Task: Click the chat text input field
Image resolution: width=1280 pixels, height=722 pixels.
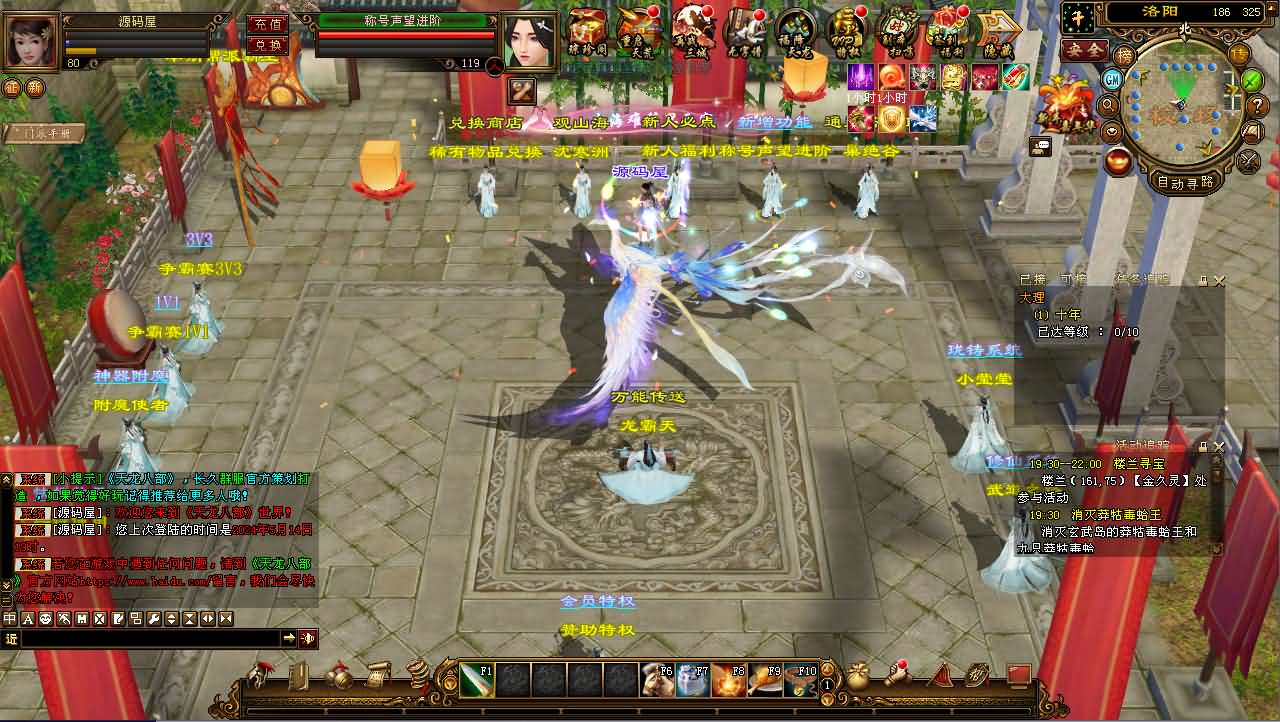Action: 150,638
